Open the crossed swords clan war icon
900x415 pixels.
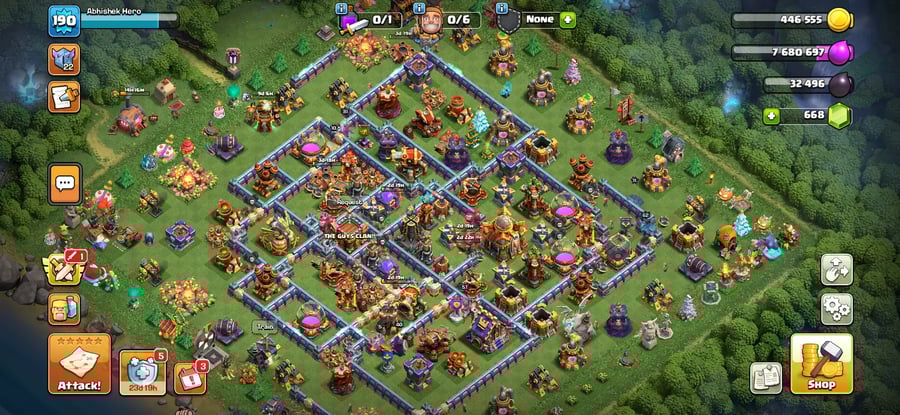(x=62, y=268)
